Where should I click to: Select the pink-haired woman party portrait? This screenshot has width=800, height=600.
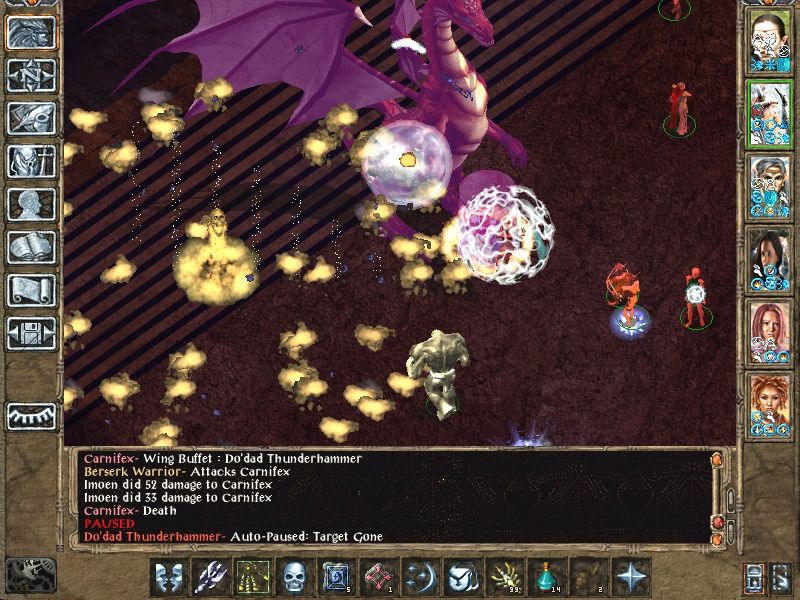point(770,326)
